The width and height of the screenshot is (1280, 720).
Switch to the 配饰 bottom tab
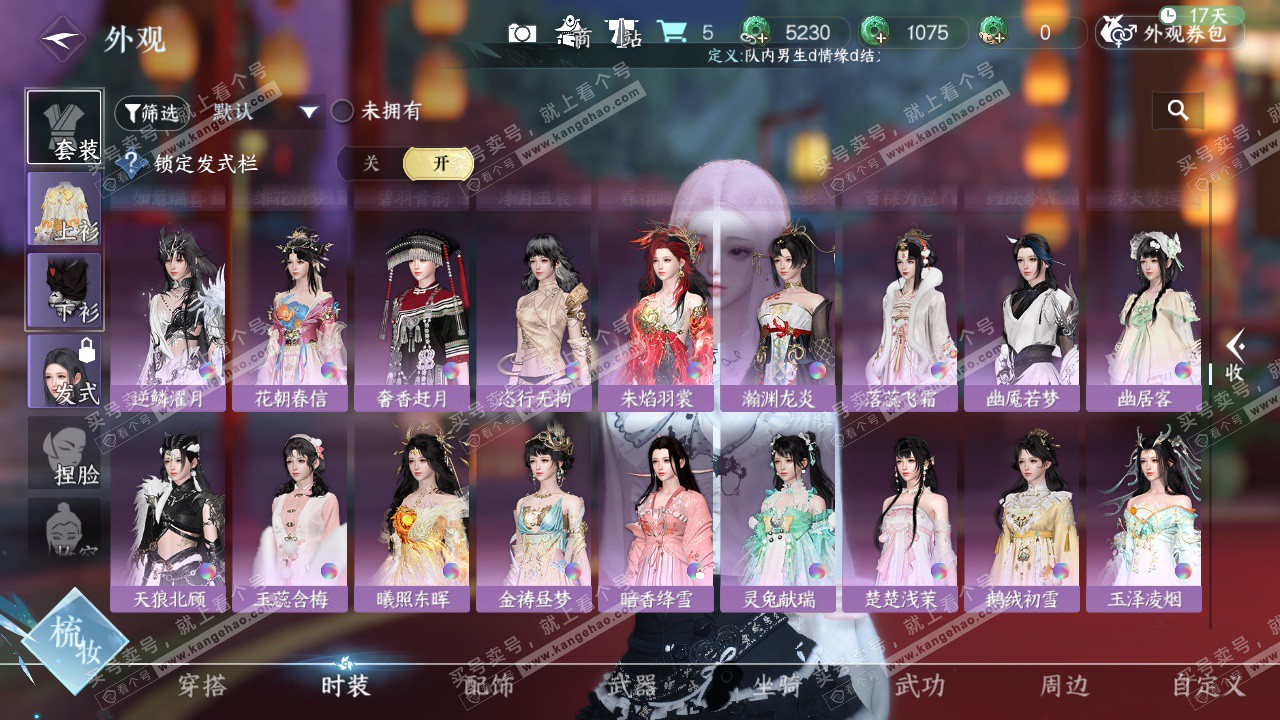pyautogui.click(x=489, y=686)
